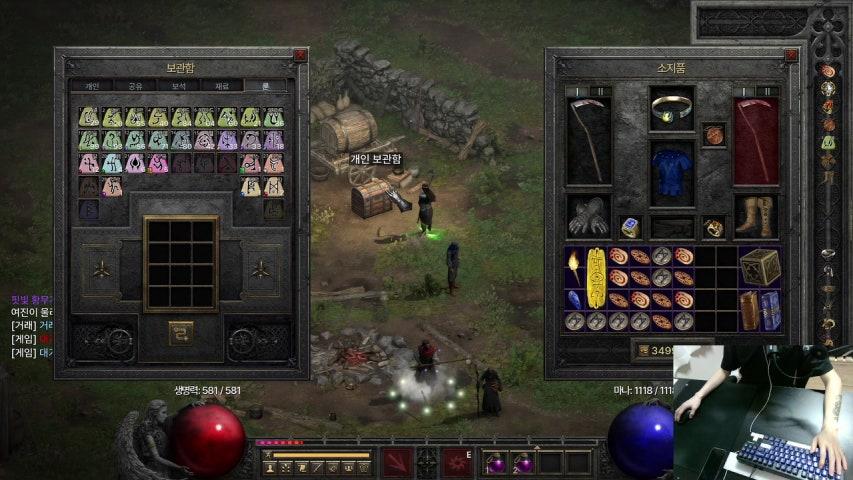Viewport: 853px width, 480px height.
Task: Close the stash window
Action: pos(300,56)
